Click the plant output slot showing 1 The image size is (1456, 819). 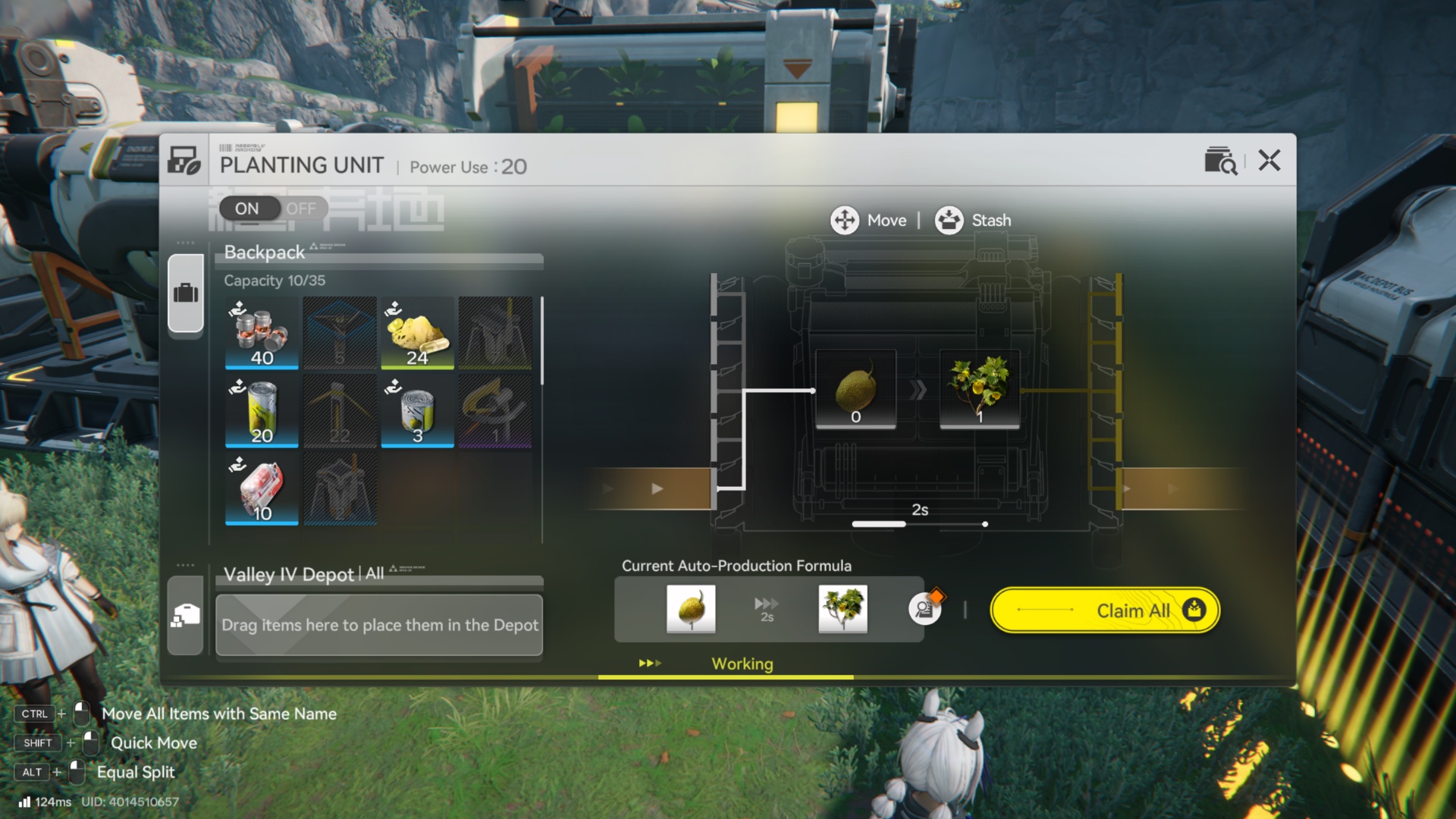point(980,390)
